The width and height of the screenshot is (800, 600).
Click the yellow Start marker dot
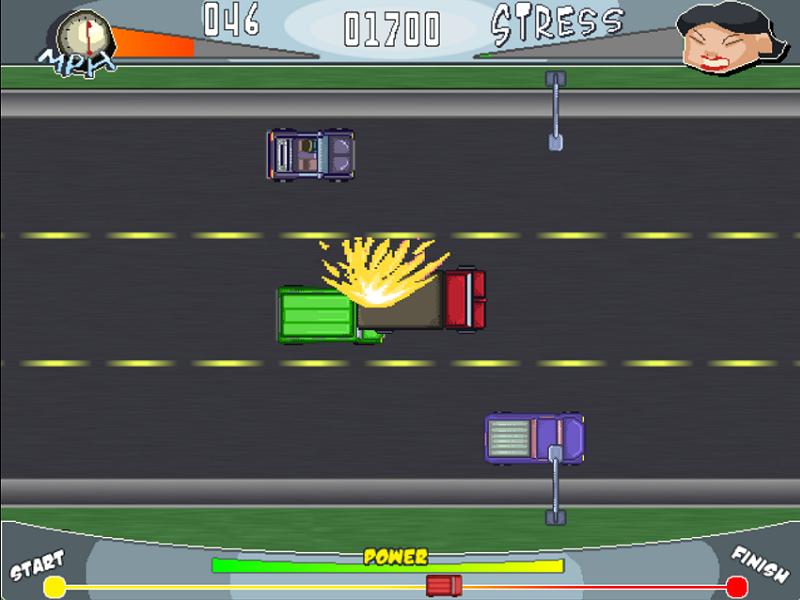tap(56, 587)
